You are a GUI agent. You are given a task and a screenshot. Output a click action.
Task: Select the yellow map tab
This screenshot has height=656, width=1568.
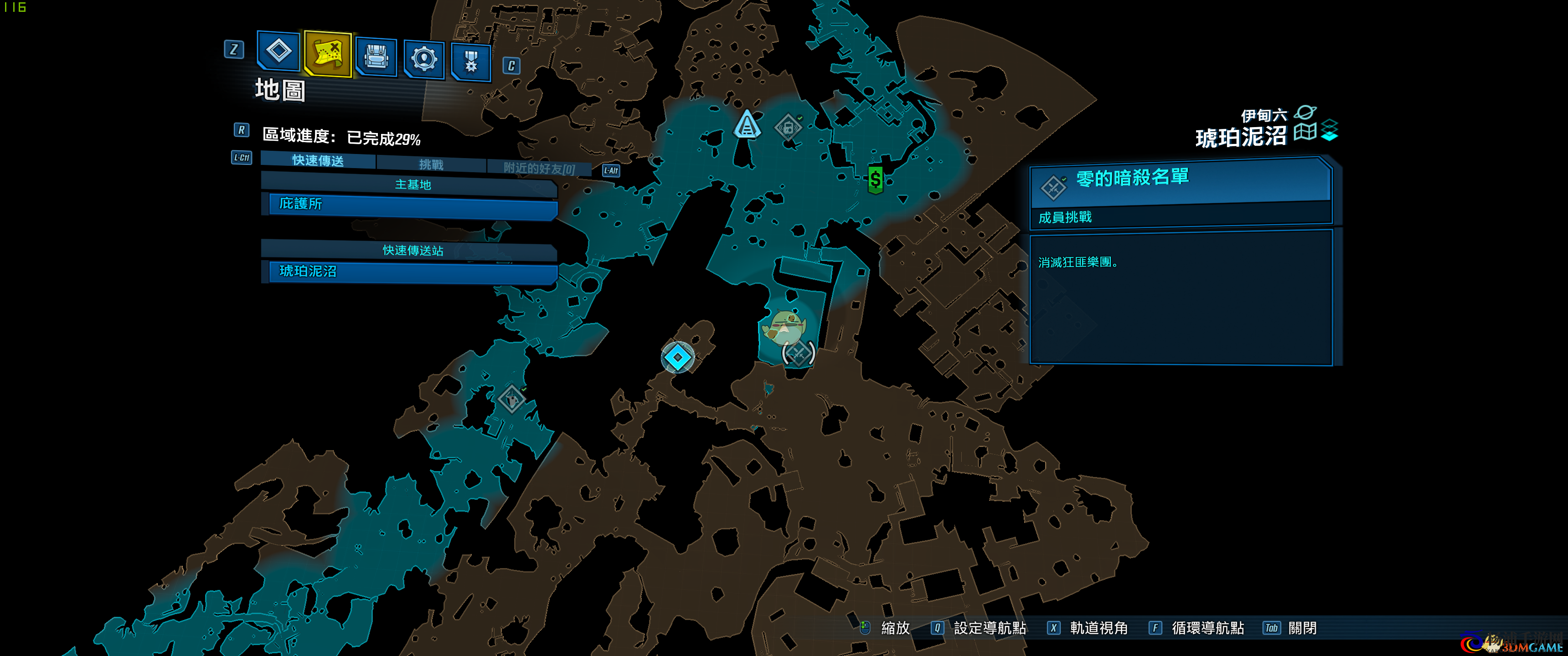point(327,54)
